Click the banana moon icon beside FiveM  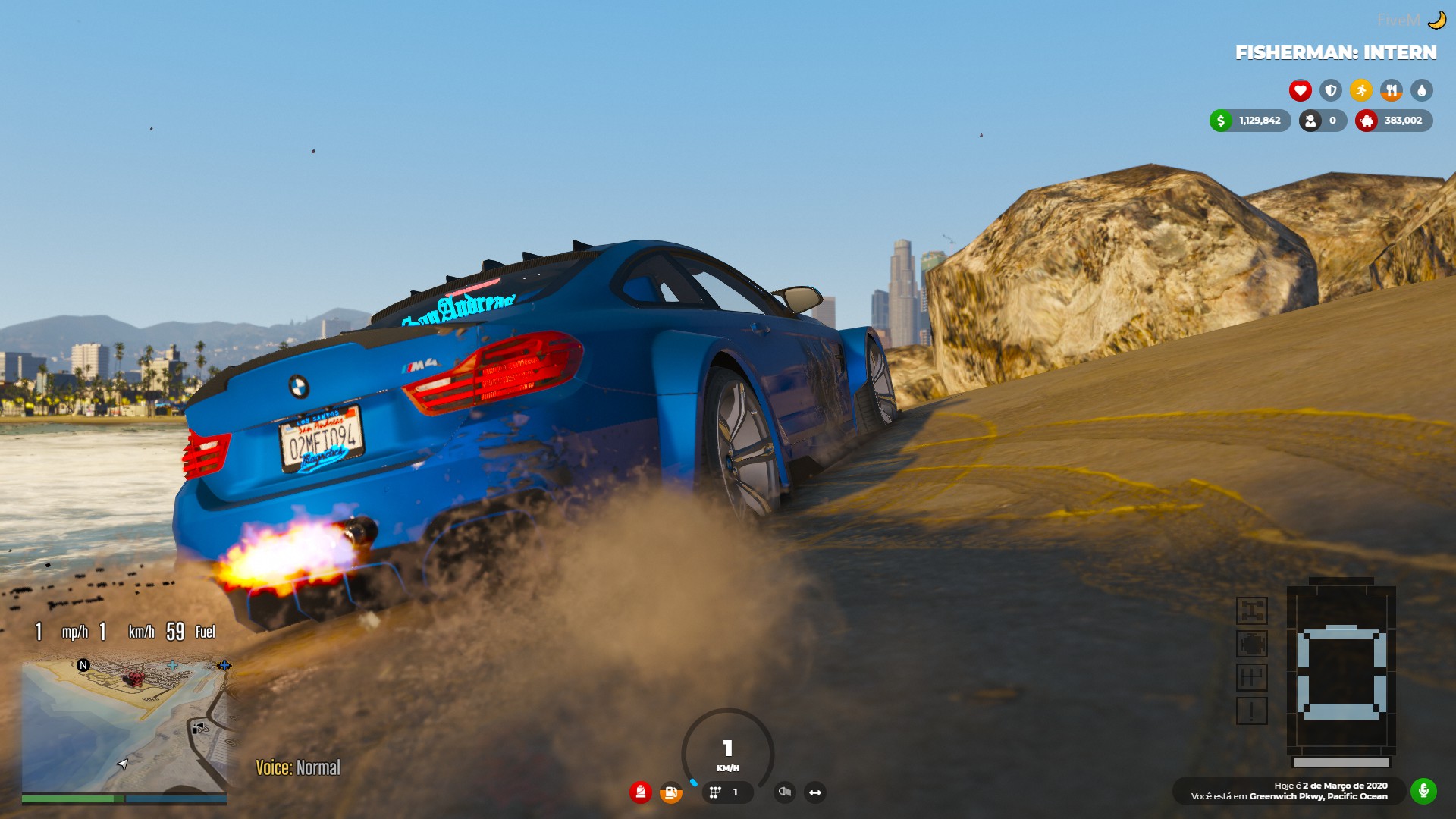coord(1436,20)
